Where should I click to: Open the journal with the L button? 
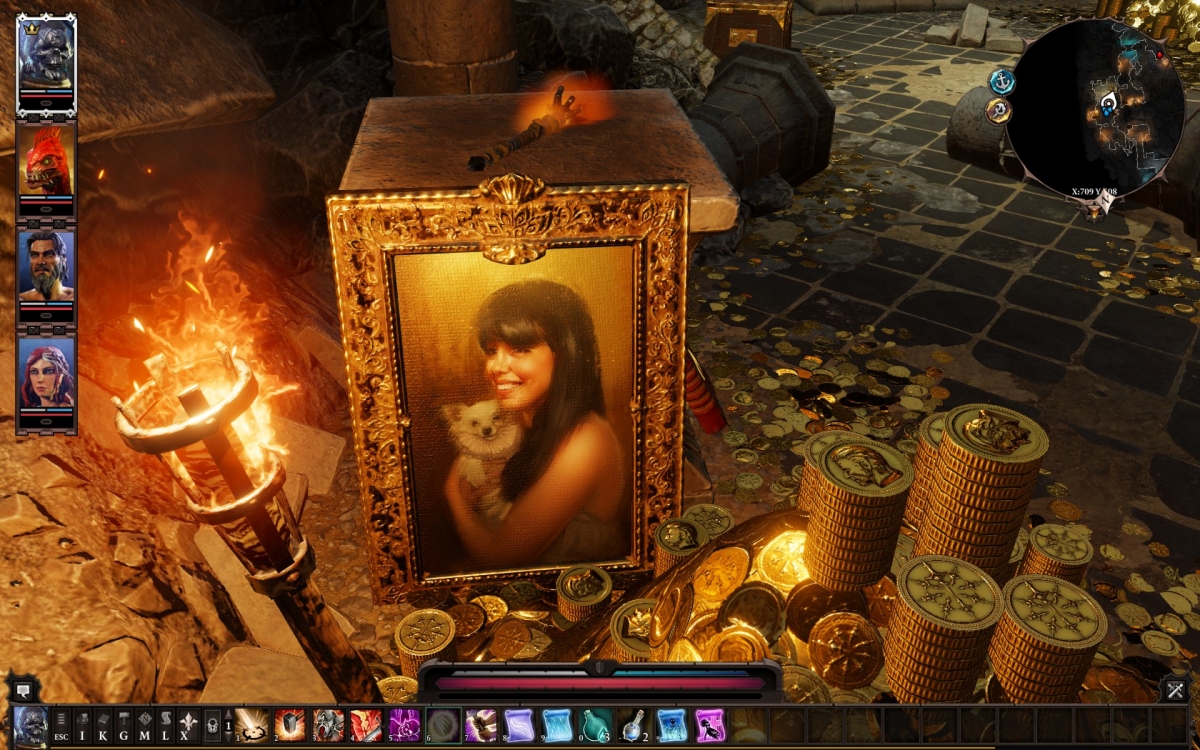coord(165,723)
